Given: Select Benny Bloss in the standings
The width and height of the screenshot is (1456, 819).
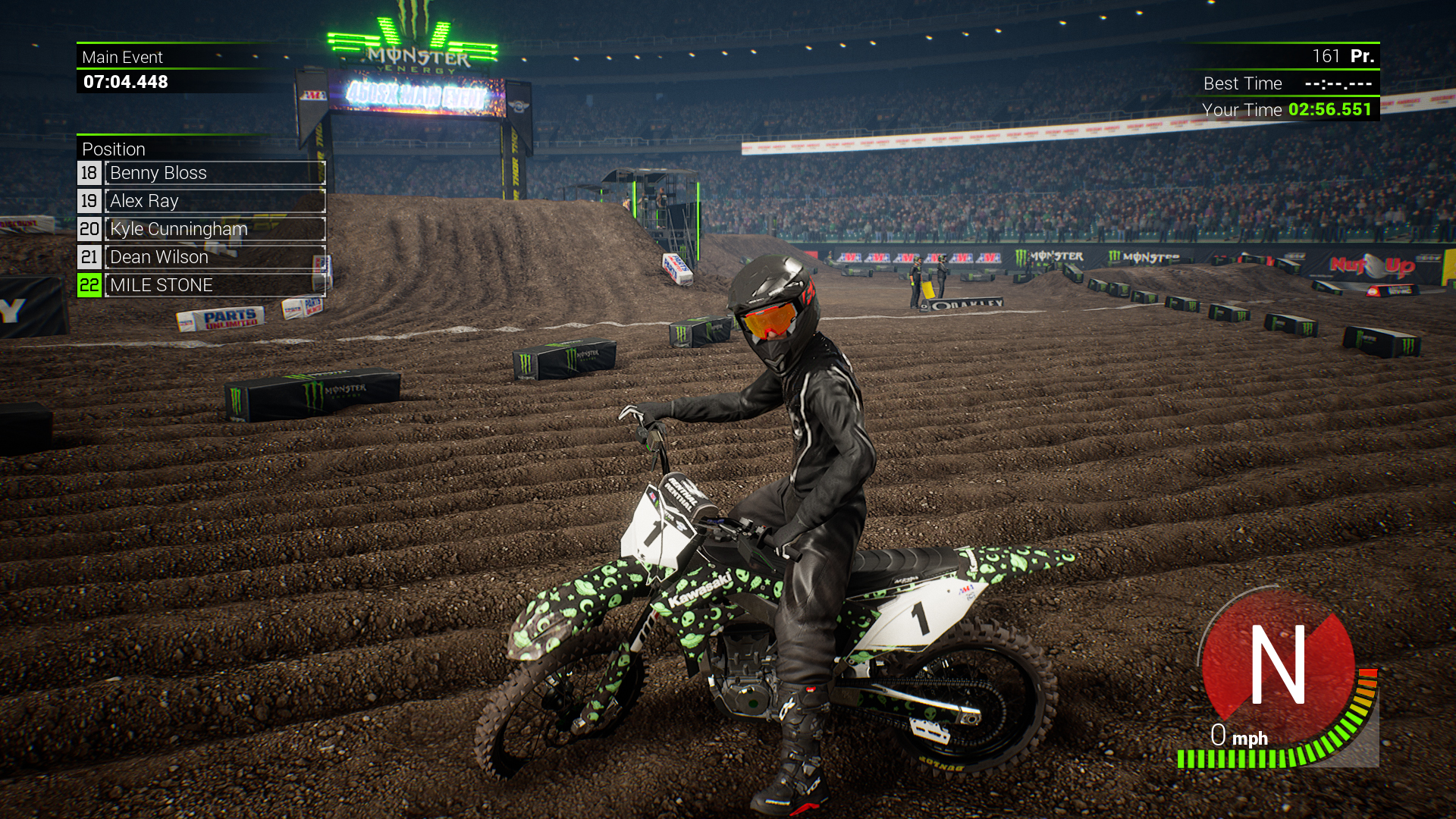Looking at the screenshot, I should 158,173.
